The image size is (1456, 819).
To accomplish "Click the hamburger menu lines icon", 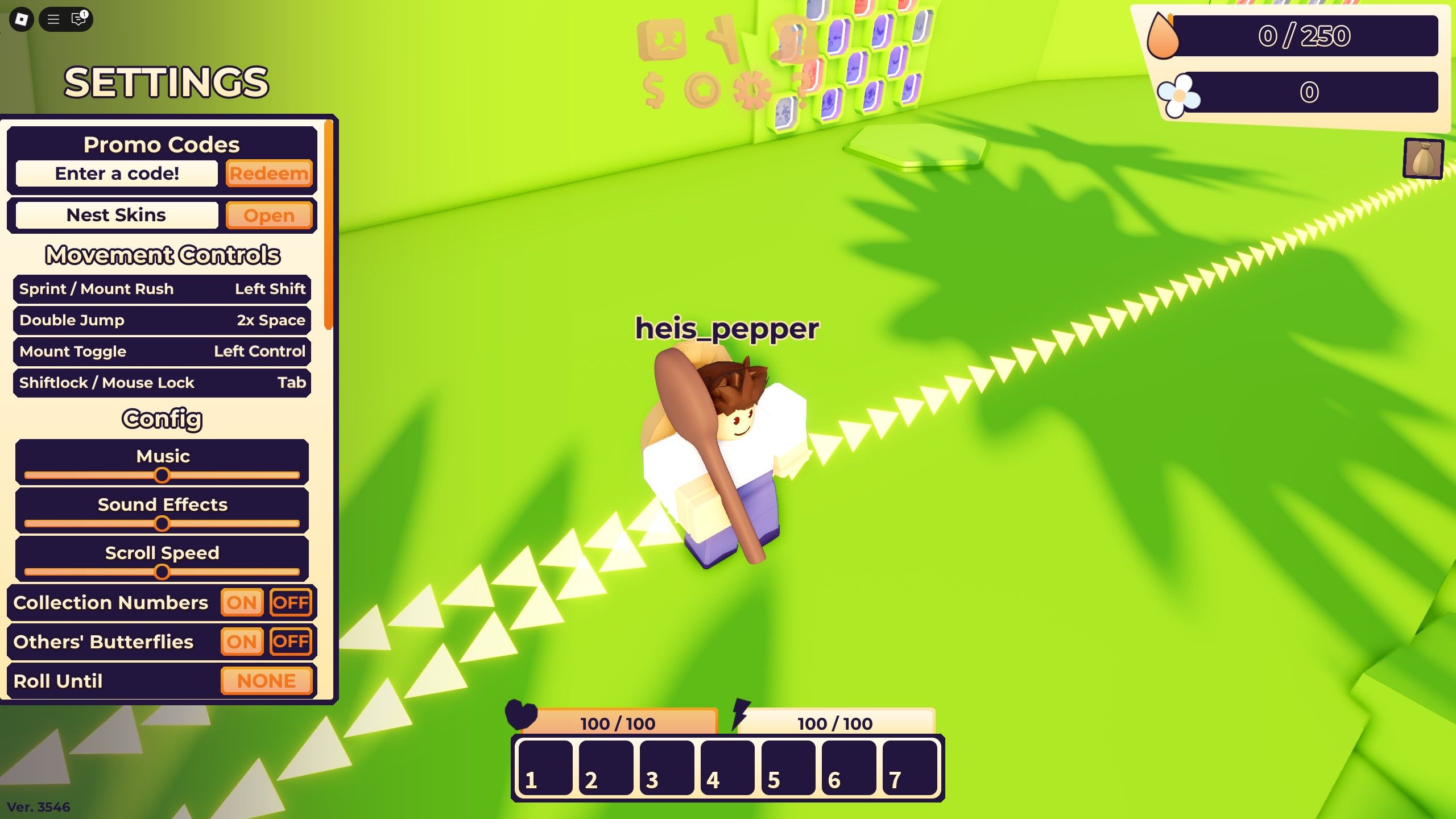I will (x=53, y=19).
